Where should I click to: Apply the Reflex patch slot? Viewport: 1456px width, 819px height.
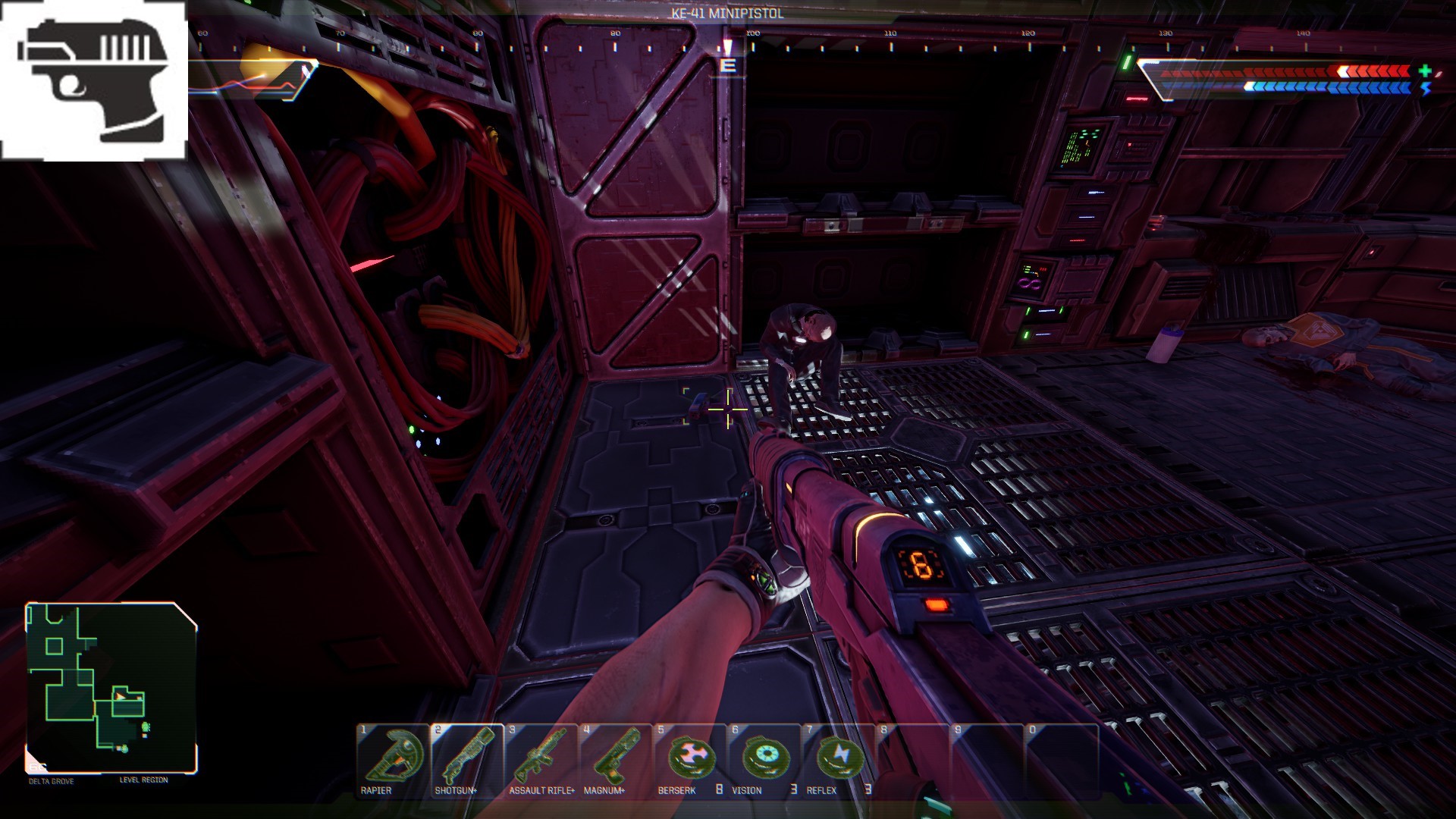point(839,758)
